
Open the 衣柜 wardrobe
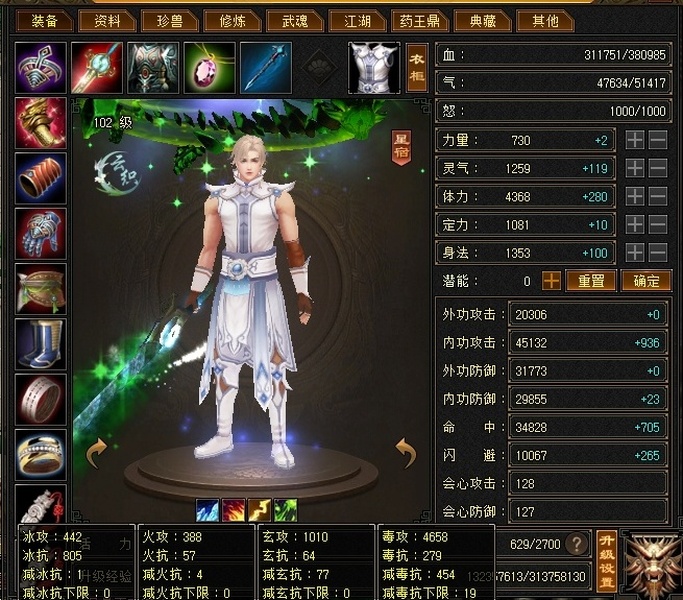(x=416, y=67)
